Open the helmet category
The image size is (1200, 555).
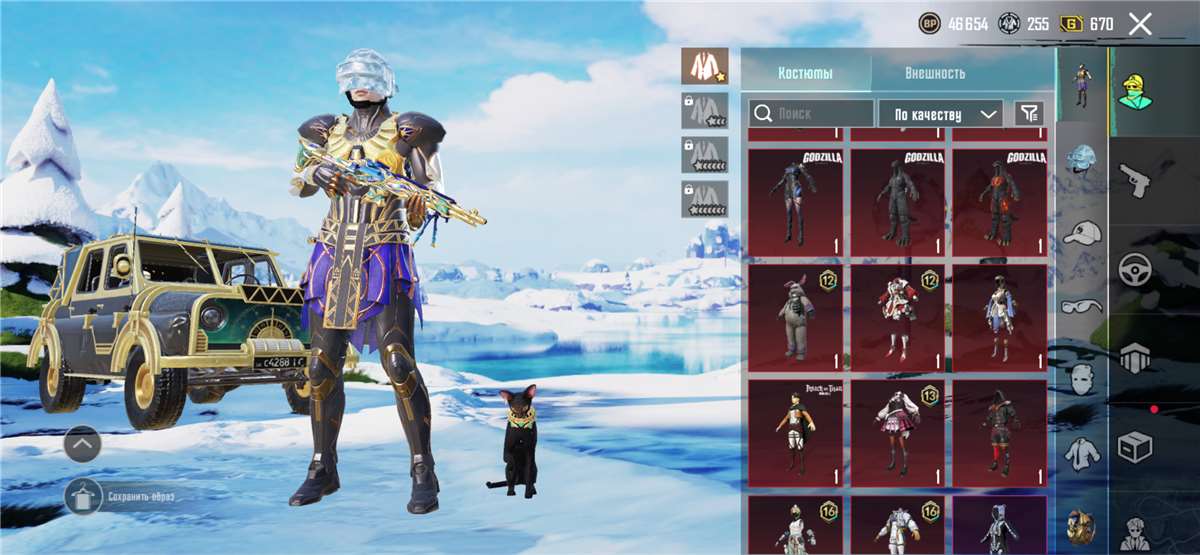[1081, 158]
